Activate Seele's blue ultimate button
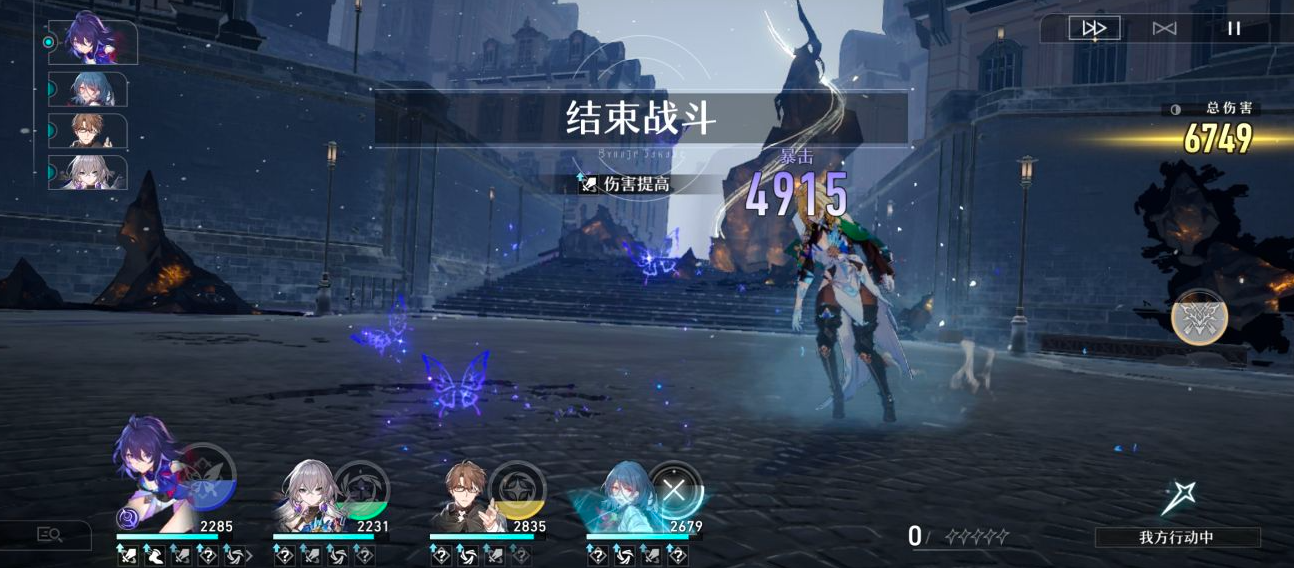Viewport: 1294px width, 568px height. coord(206,475)
